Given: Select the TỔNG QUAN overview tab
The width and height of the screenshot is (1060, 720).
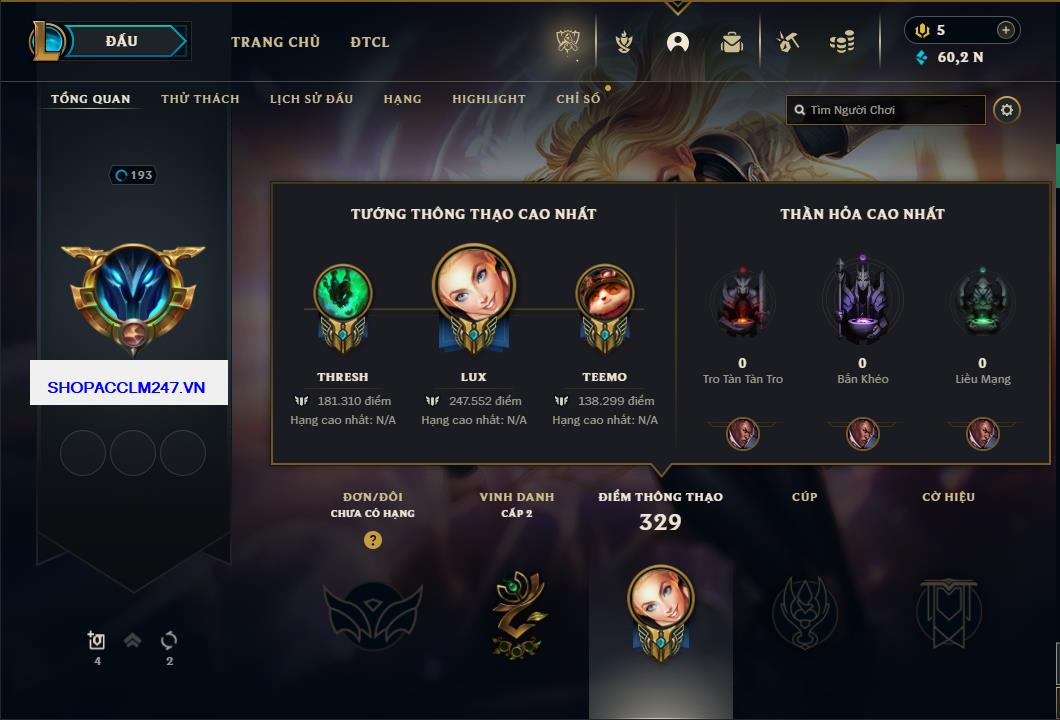Looking at the screenshot, I should coord(90,99).
